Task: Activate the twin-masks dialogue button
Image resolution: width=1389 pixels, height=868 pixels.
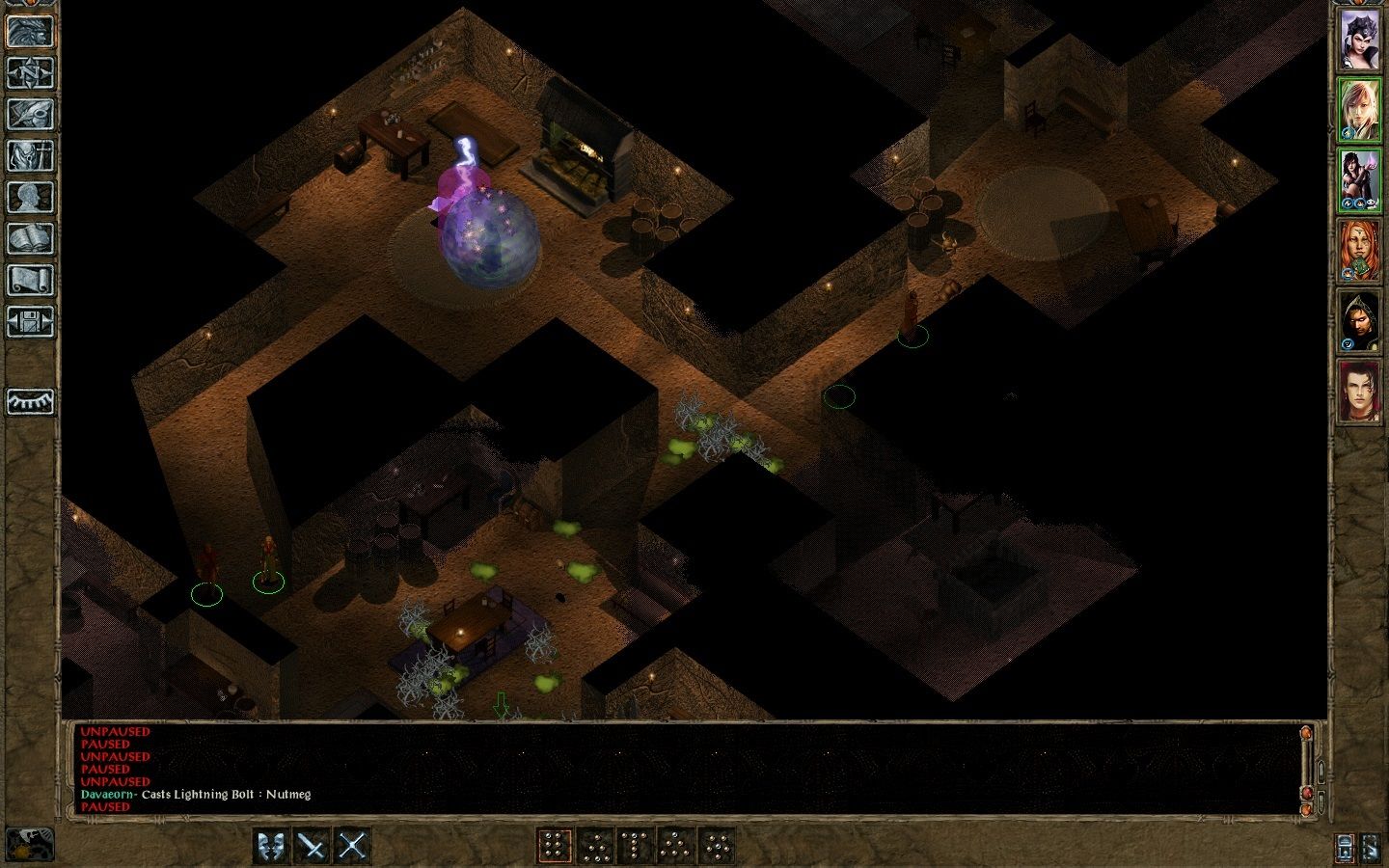Action: [x=272, y=847]
